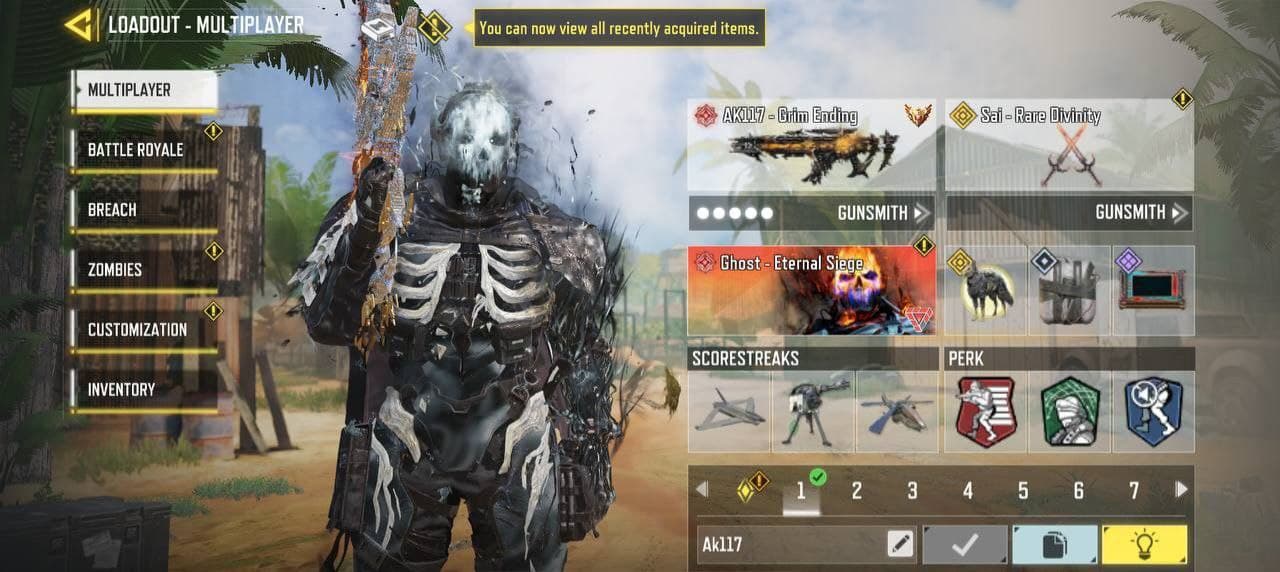
Task: Choose the Sai Rare Divinity secondary weapon
Action: coord(1069,145)
